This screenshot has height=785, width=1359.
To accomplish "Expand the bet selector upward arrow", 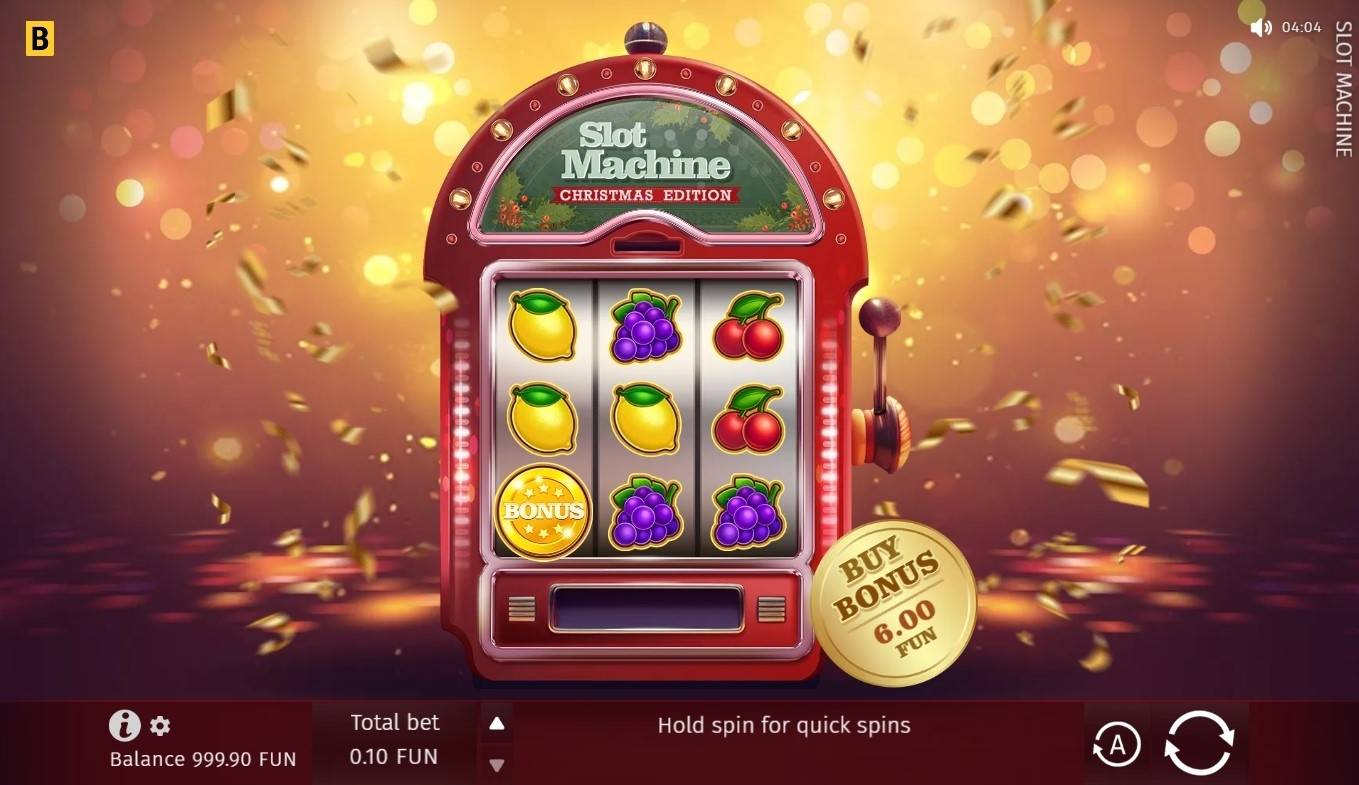I will (497, 724).
